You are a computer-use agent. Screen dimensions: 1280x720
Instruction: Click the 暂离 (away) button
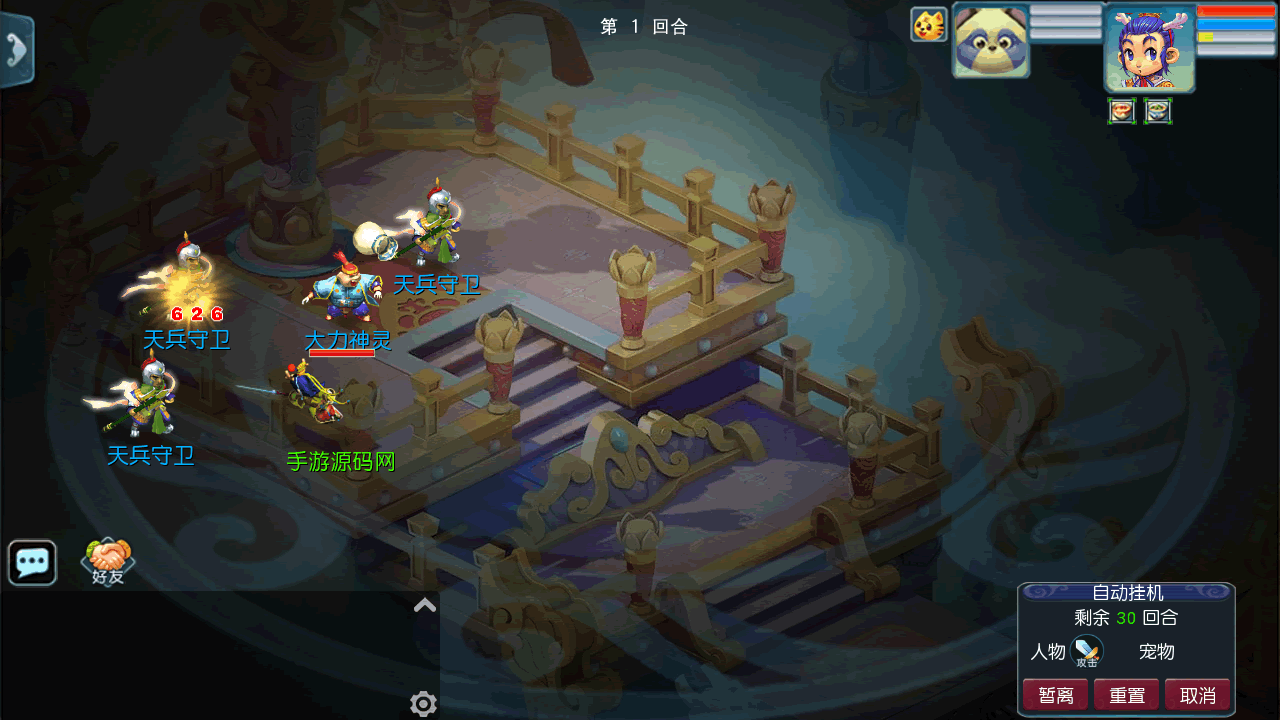pyautogui.click(x=1055, y=695)
